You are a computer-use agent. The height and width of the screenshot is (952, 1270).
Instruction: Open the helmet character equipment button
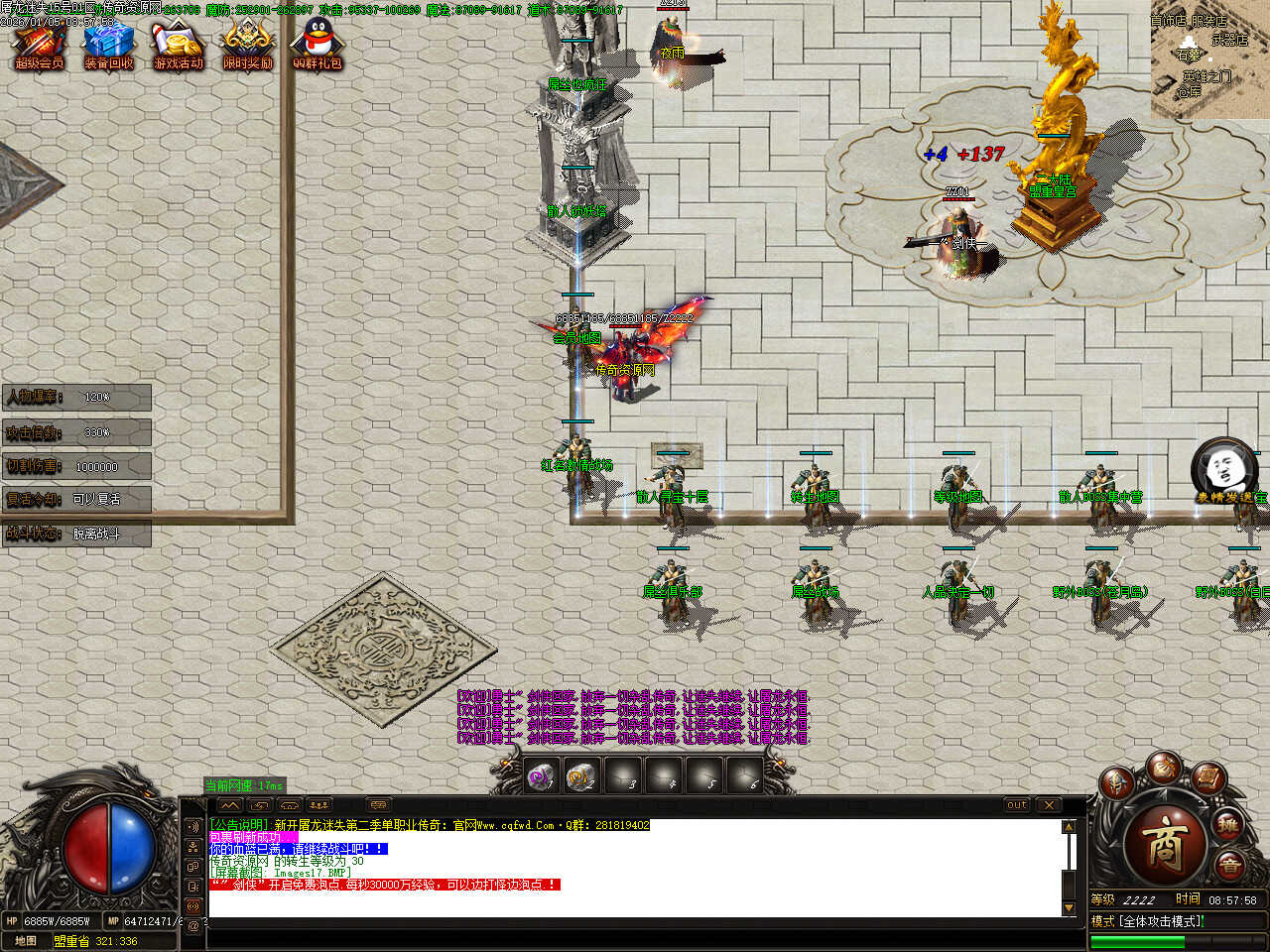1118,783
